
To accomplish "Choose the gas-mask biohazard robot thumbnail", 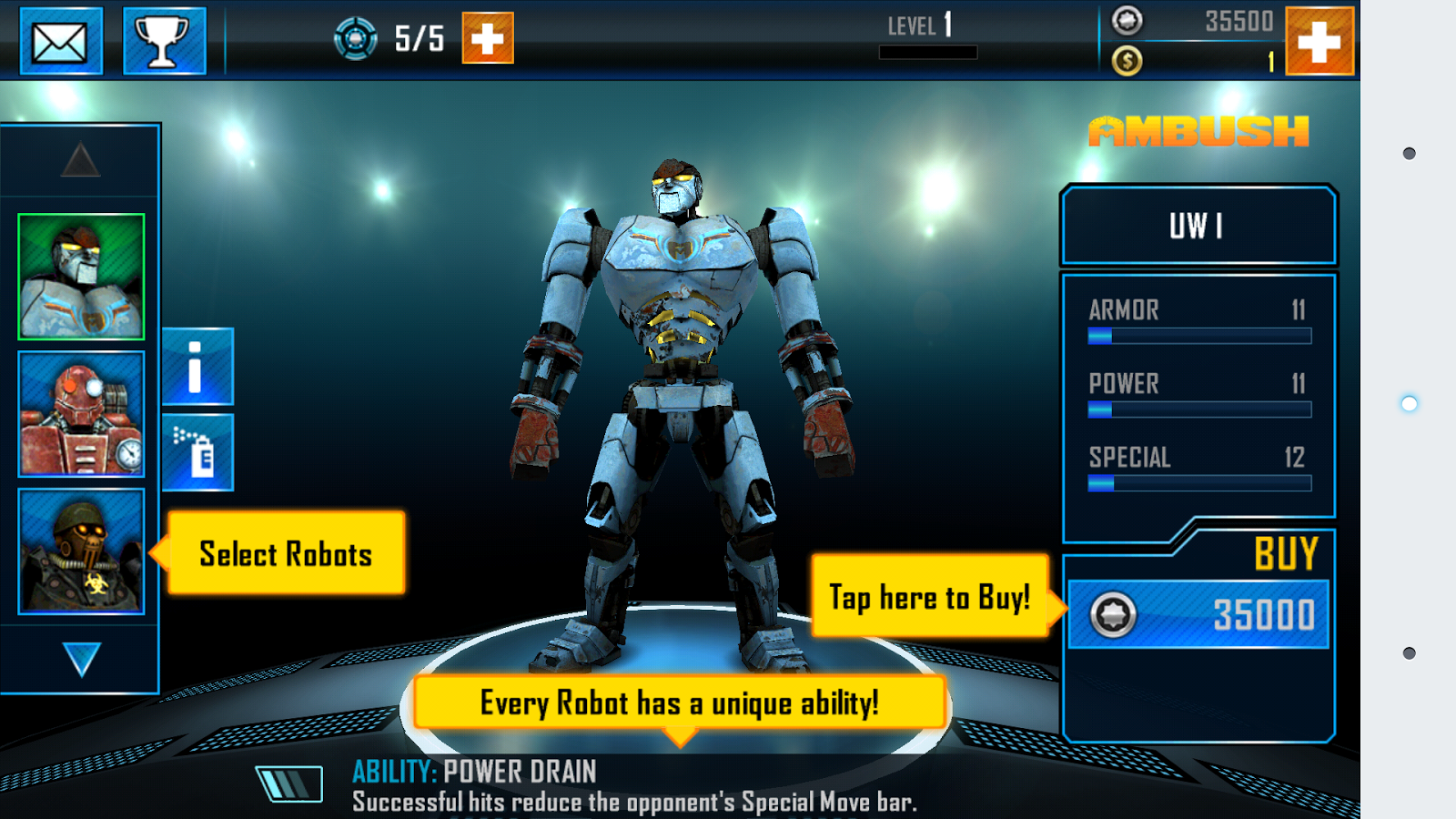I will tap(81, 551).
